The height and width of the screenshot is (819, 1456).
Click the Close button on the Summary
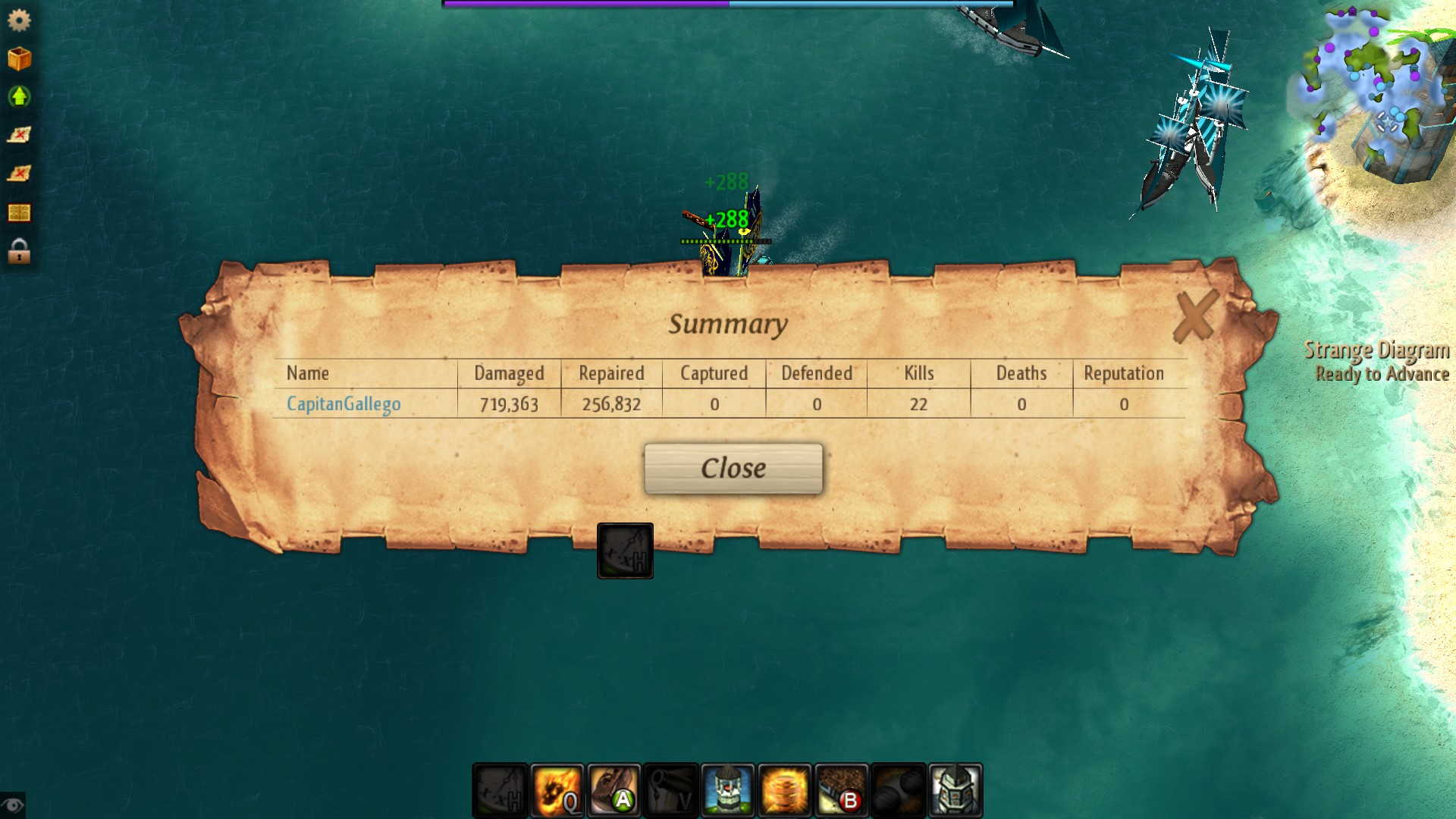pos(732,468)
